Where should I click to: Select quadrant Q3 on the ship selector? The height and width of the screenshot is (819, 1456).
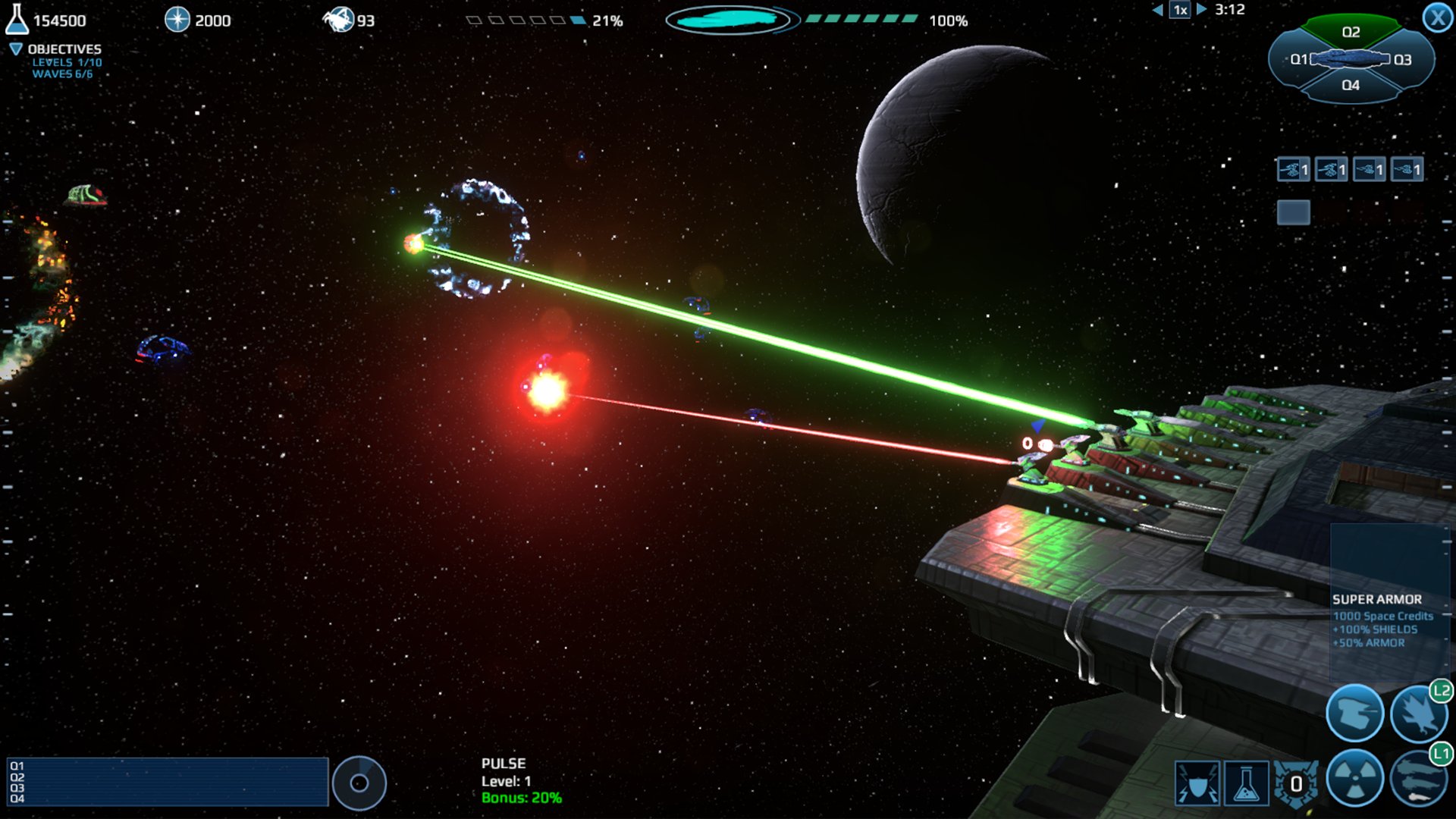pos(1402,59)
